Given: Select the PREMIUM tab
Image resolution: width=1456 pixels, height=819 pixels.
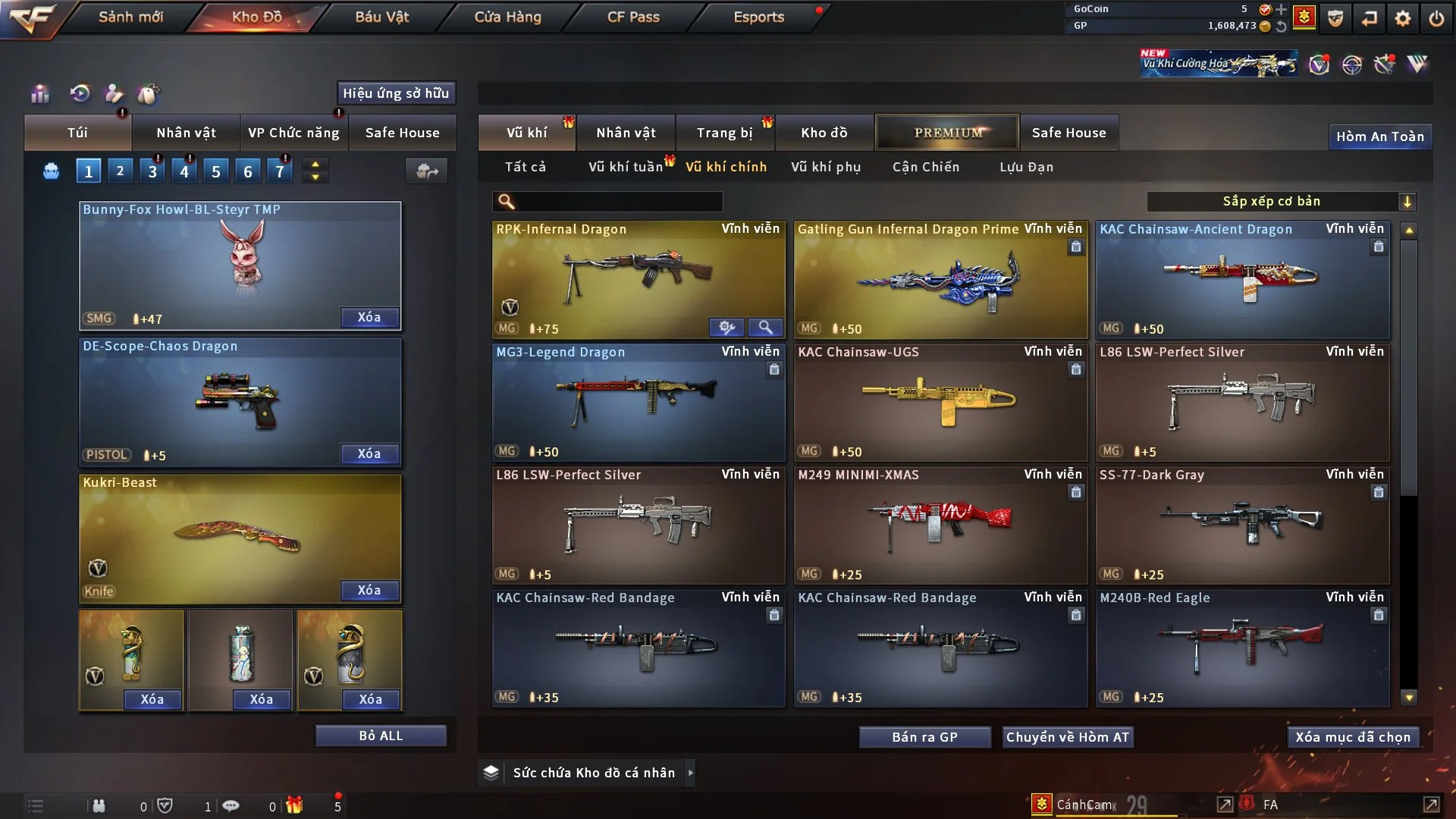Looking at the screenshot, I should [x=947, y=133].
